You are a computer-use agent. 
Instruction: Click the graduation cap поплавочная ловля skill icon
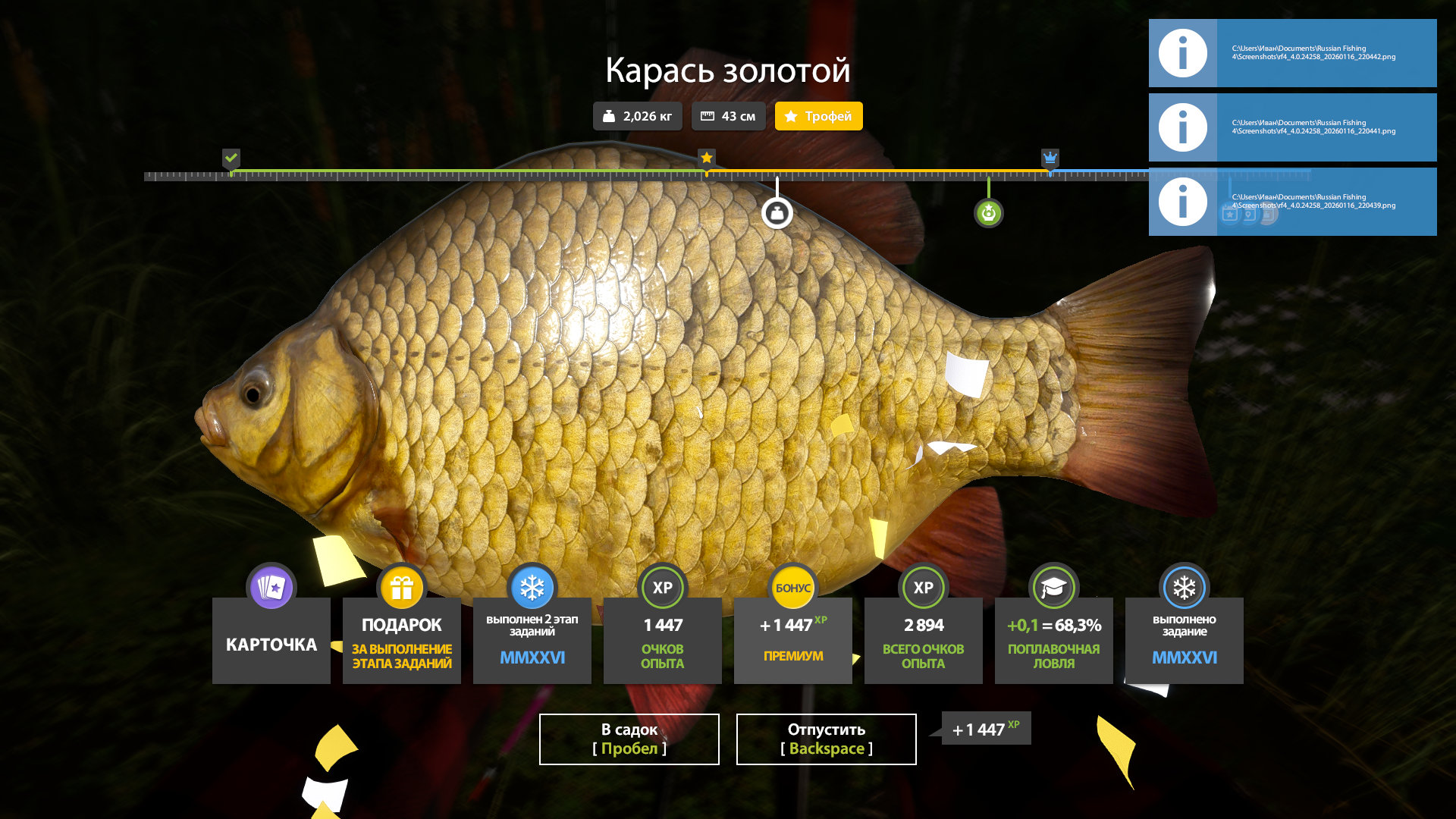[x=1053, y=587]
